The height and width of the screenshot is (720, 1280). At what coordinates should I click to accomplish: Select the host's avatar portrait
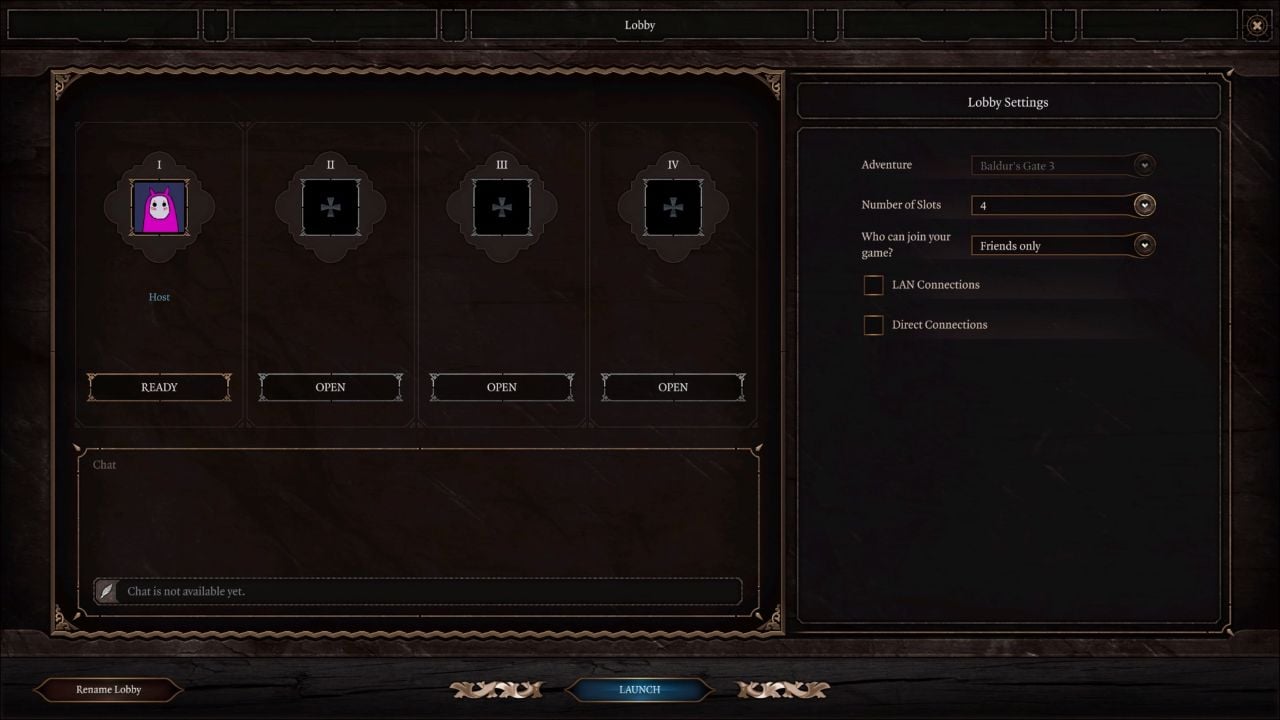click(x=159, y=207)
